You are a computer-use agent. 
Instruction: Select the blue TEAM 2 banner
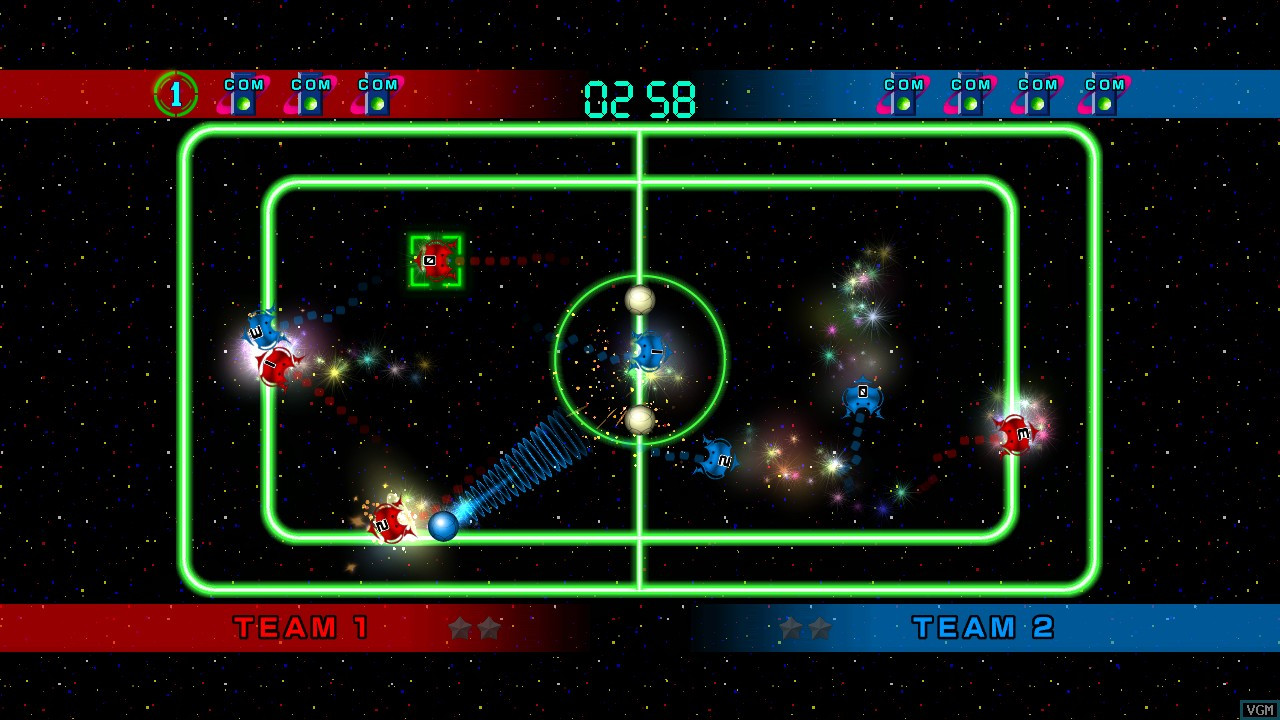[983, 628]
